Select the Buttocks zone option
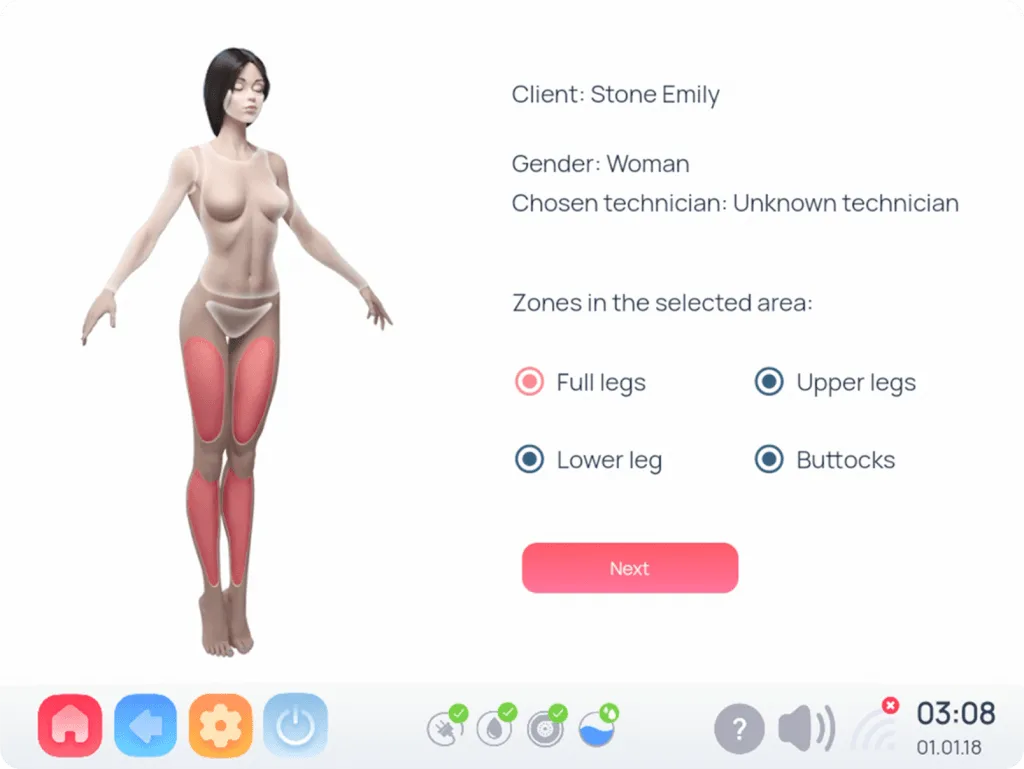Viewport: 1024px width, 769px height. (x=769, y=460)
